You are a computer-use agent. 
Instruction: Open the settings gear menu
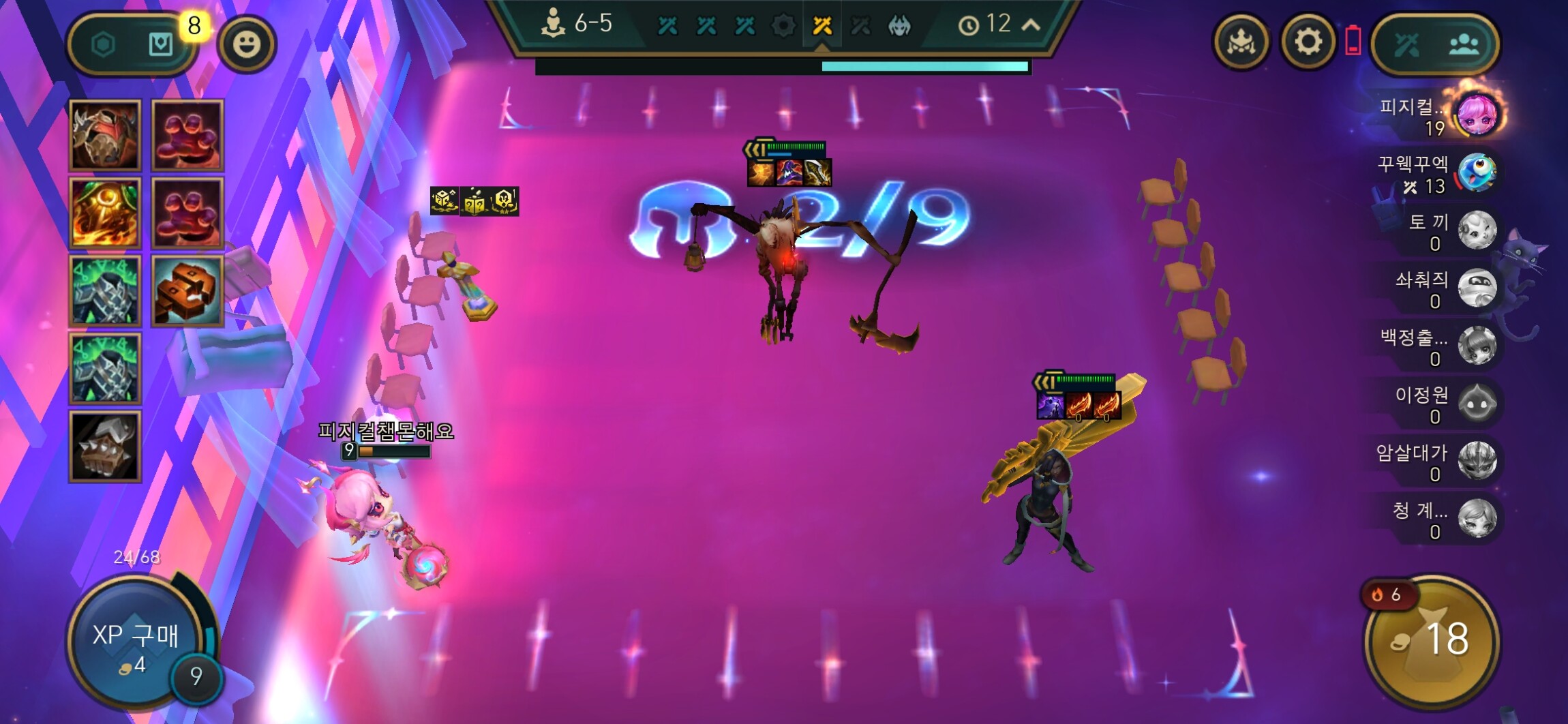tap(1307, 43)
